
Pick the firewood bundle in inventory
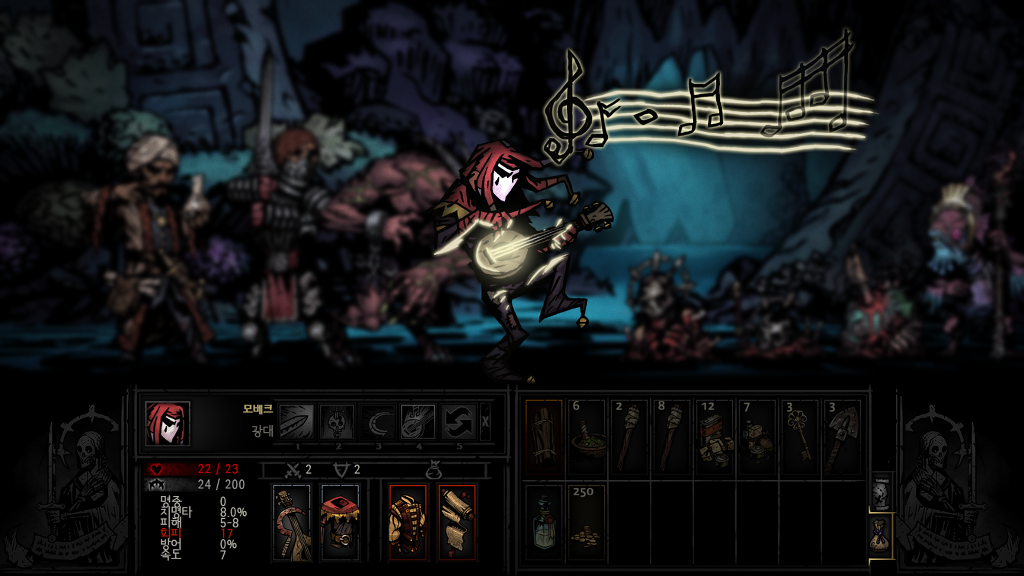(544, 437)
